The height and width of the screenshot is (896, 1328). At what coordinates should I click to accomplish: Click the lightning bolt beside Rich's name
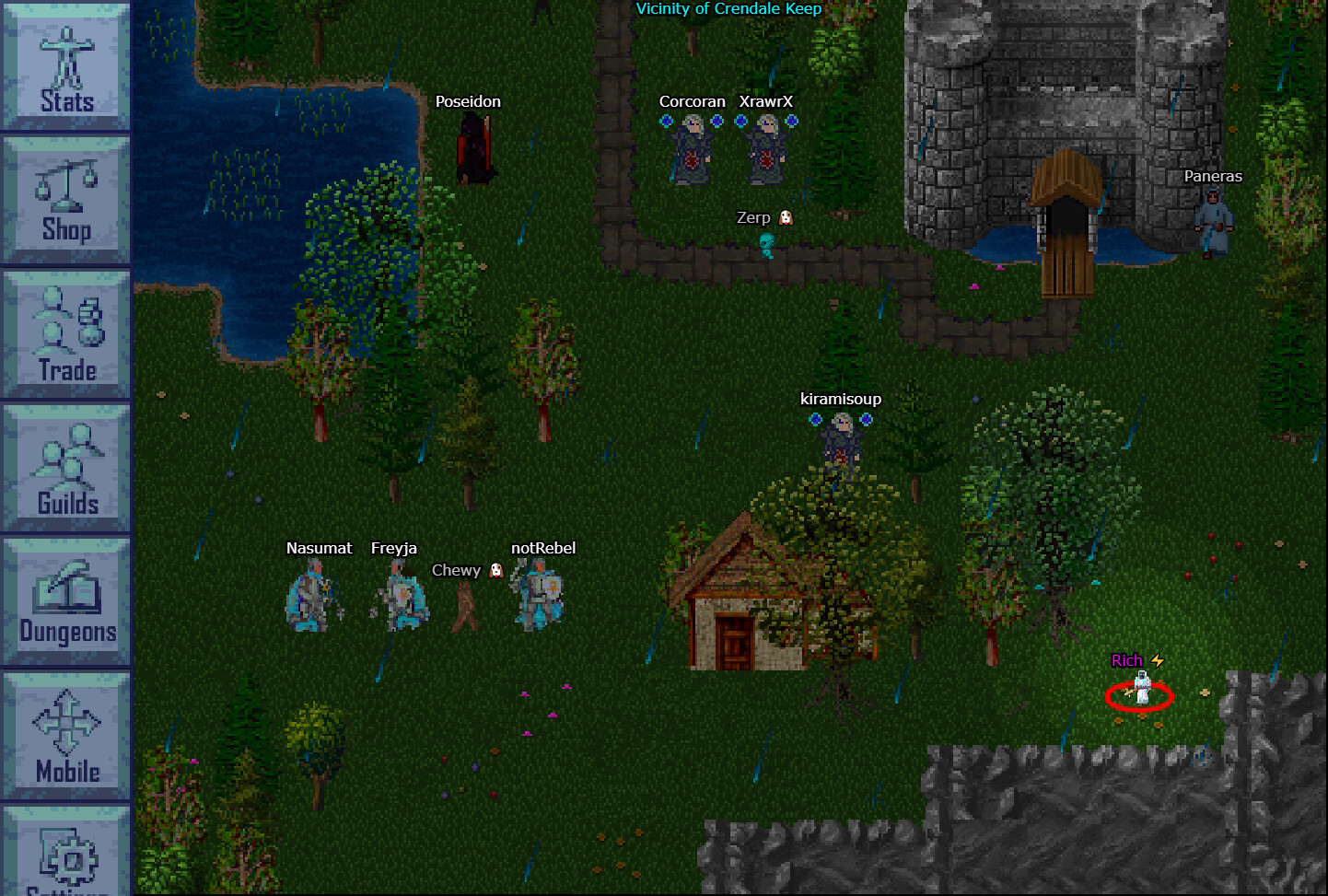click(x=1159, y=660)
